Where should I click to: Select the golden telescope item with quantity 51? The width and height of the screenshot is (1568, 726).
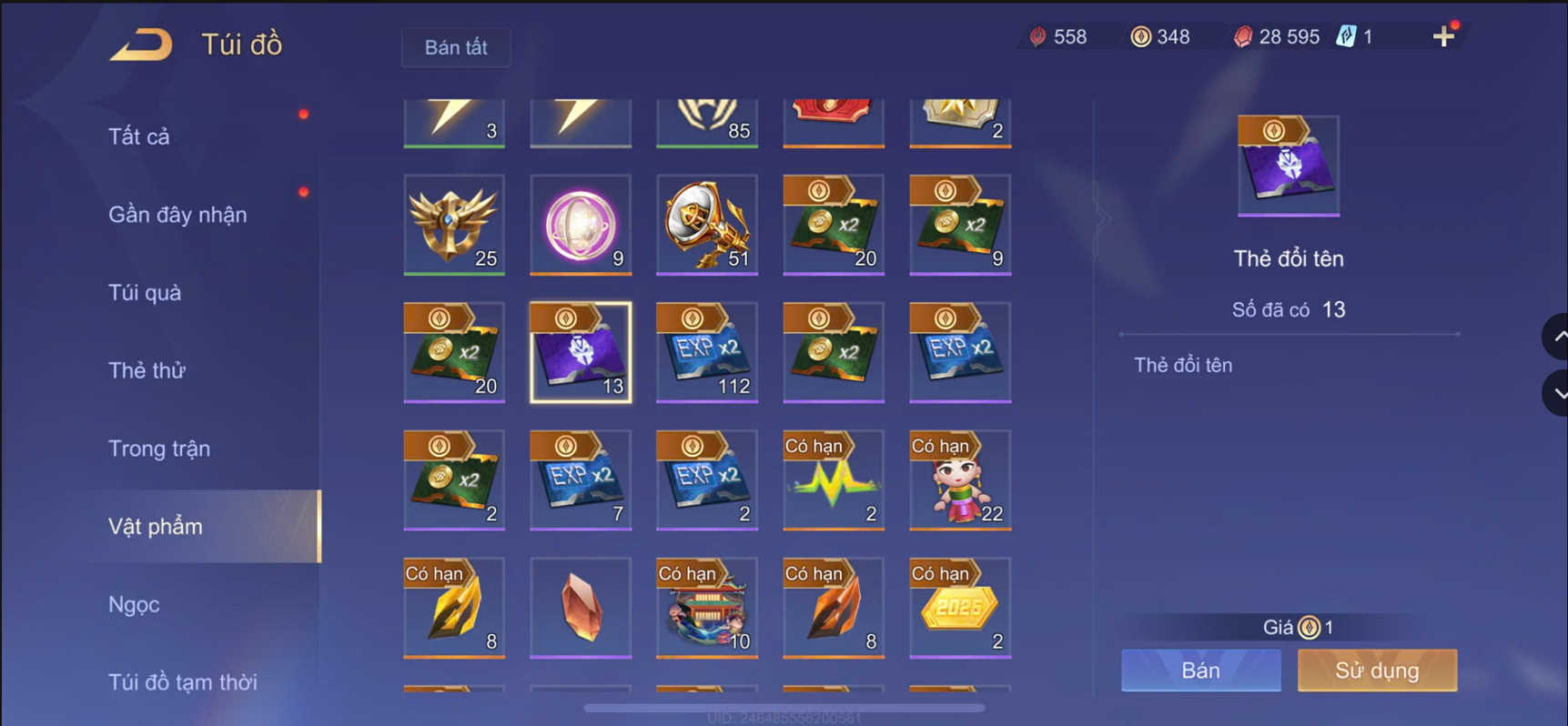[706, 226]
